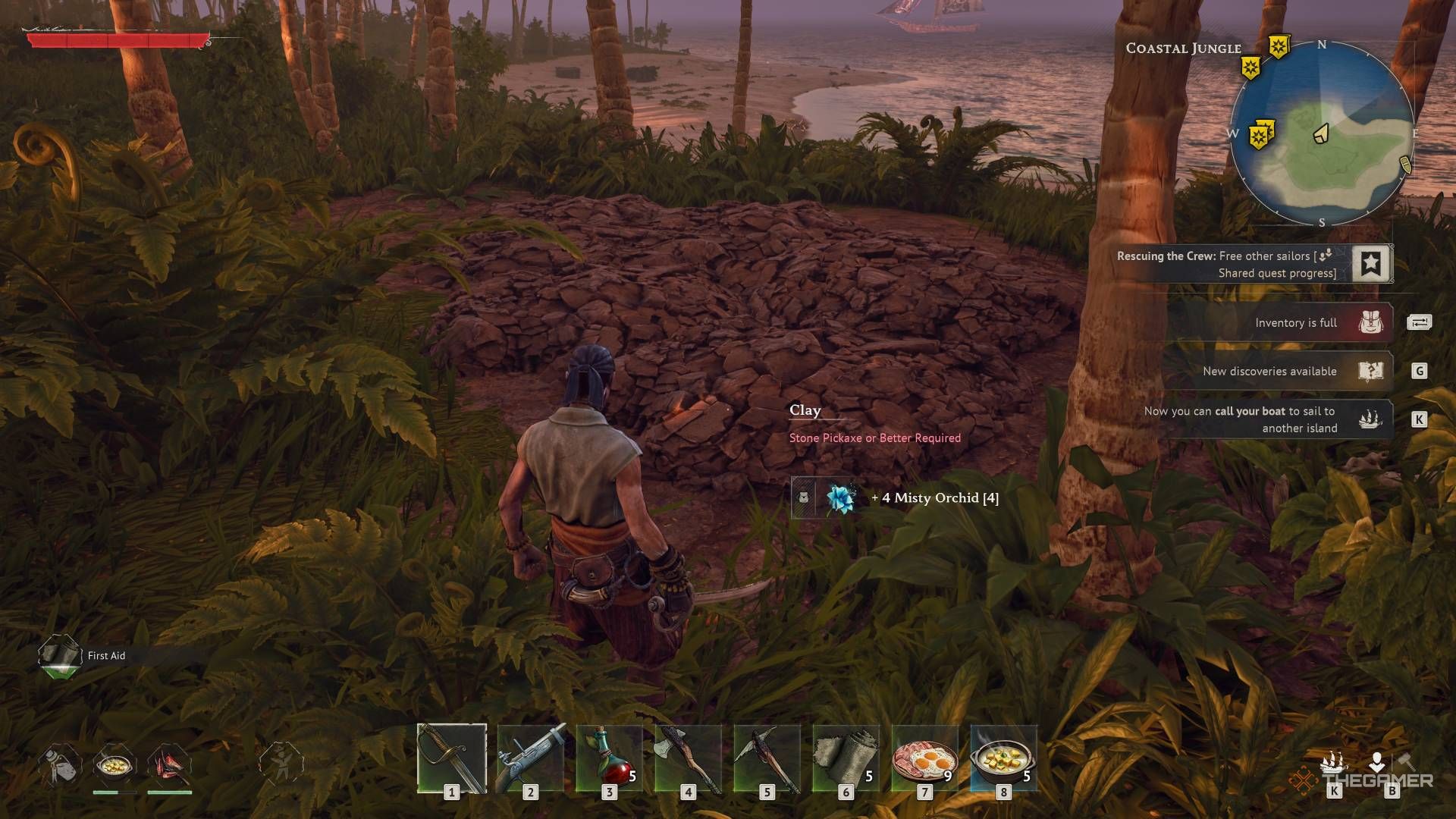1456x819 pixels.
Task: Choose the pickaxe in the hotbar
Action: coord(767,758)
